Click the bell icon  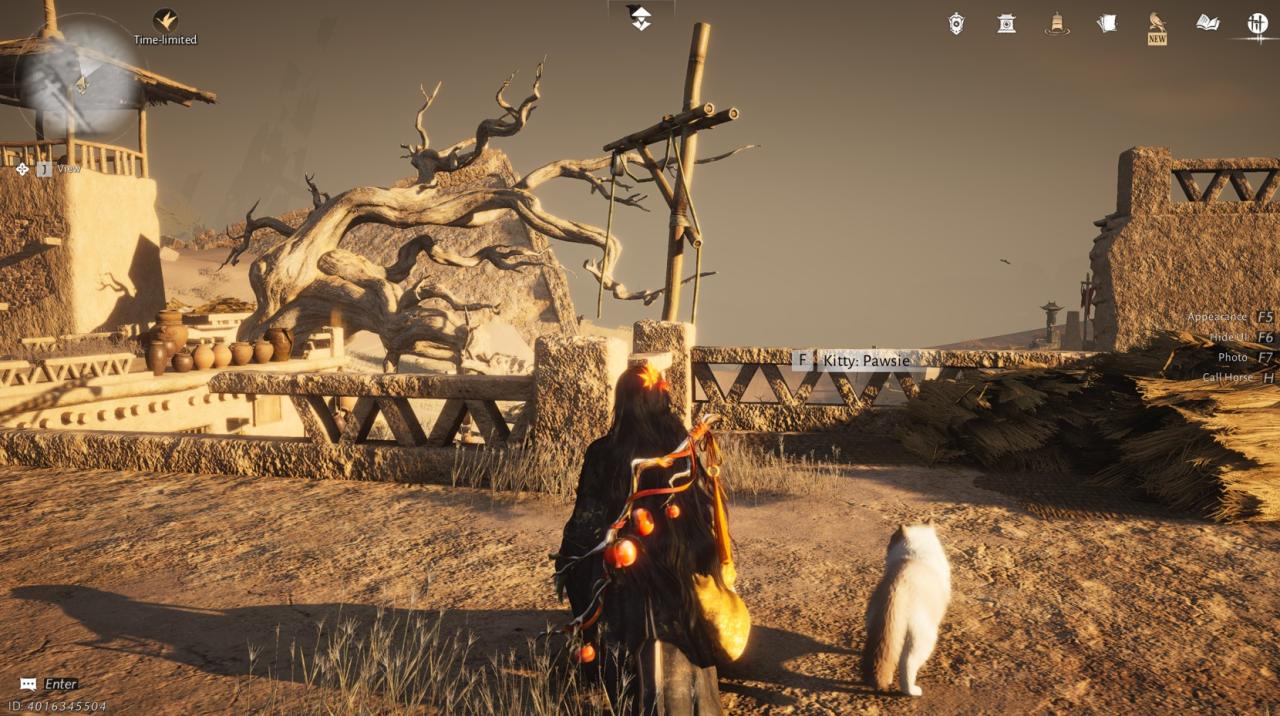click(1056, 23)
